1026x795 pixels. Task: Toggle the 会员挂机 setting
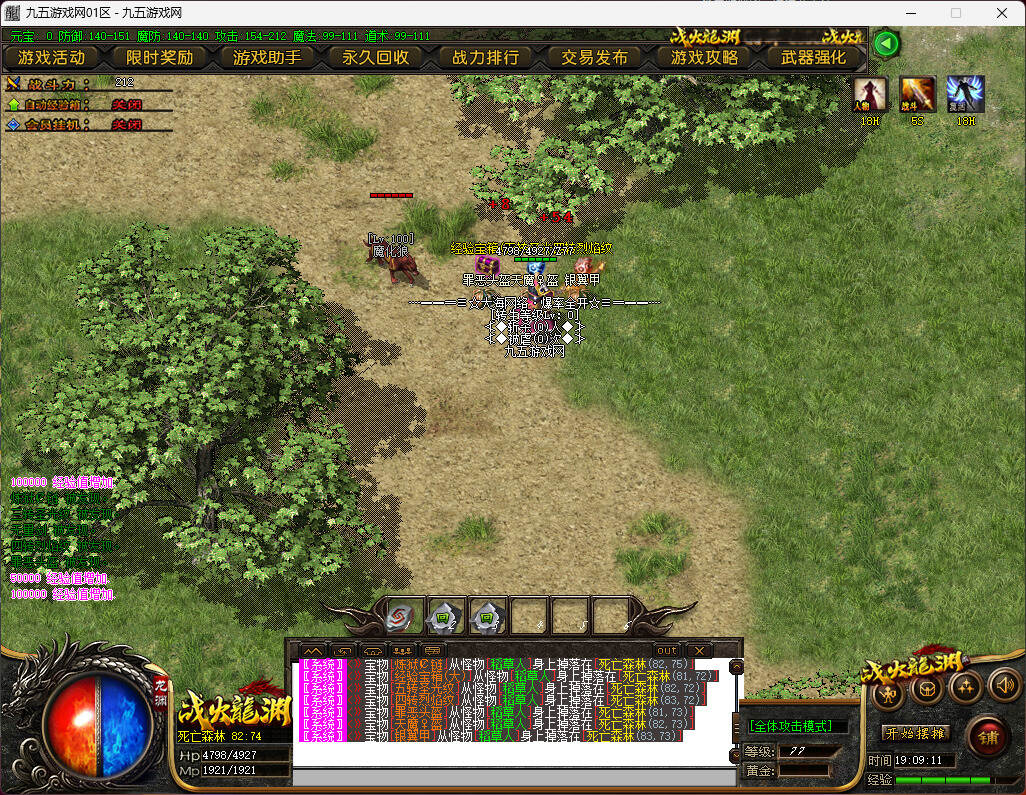(x=126, y=124)
